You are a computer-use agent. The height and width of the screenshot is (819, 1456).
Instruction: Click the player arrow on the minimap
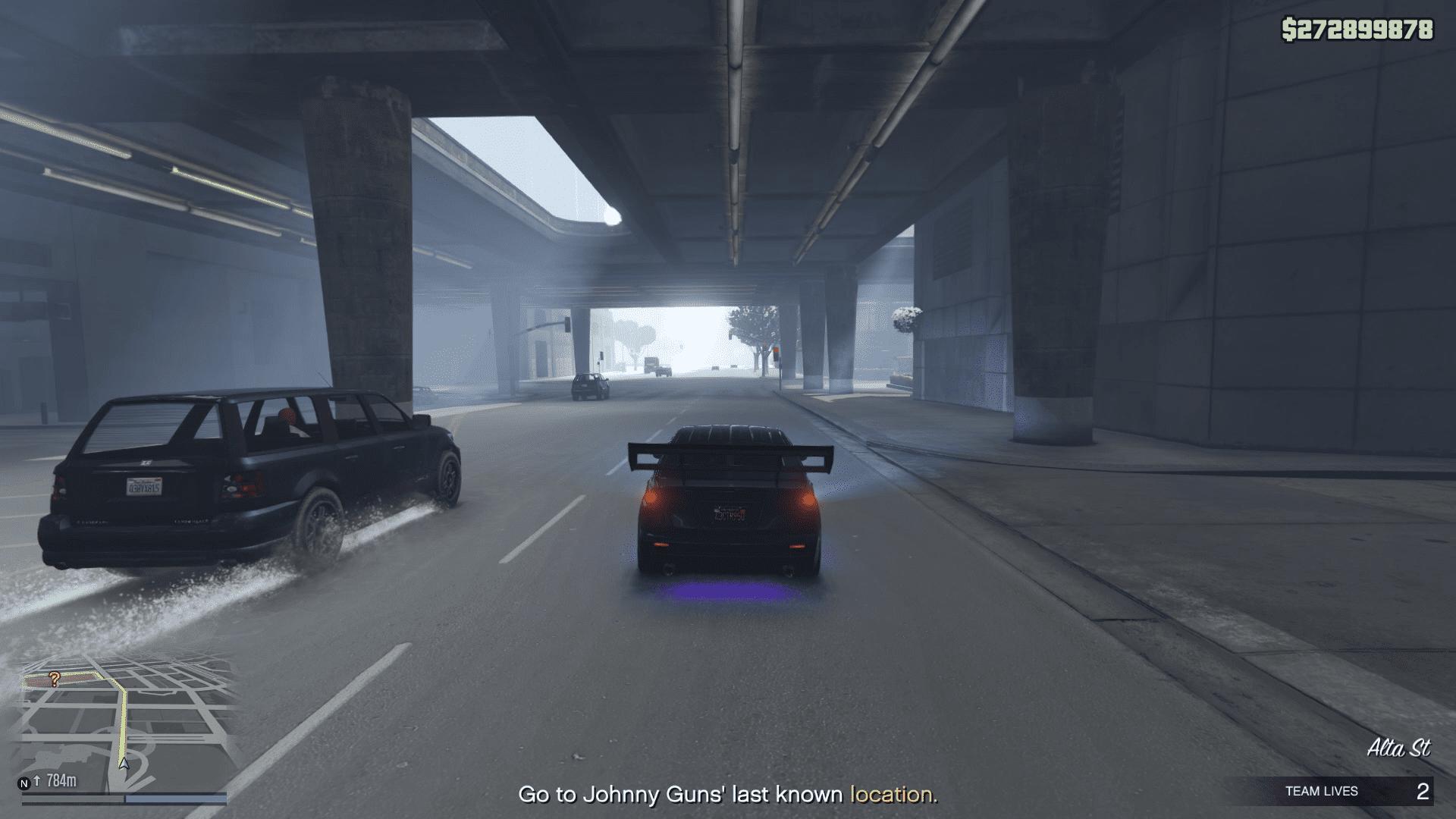pos(124,763)
